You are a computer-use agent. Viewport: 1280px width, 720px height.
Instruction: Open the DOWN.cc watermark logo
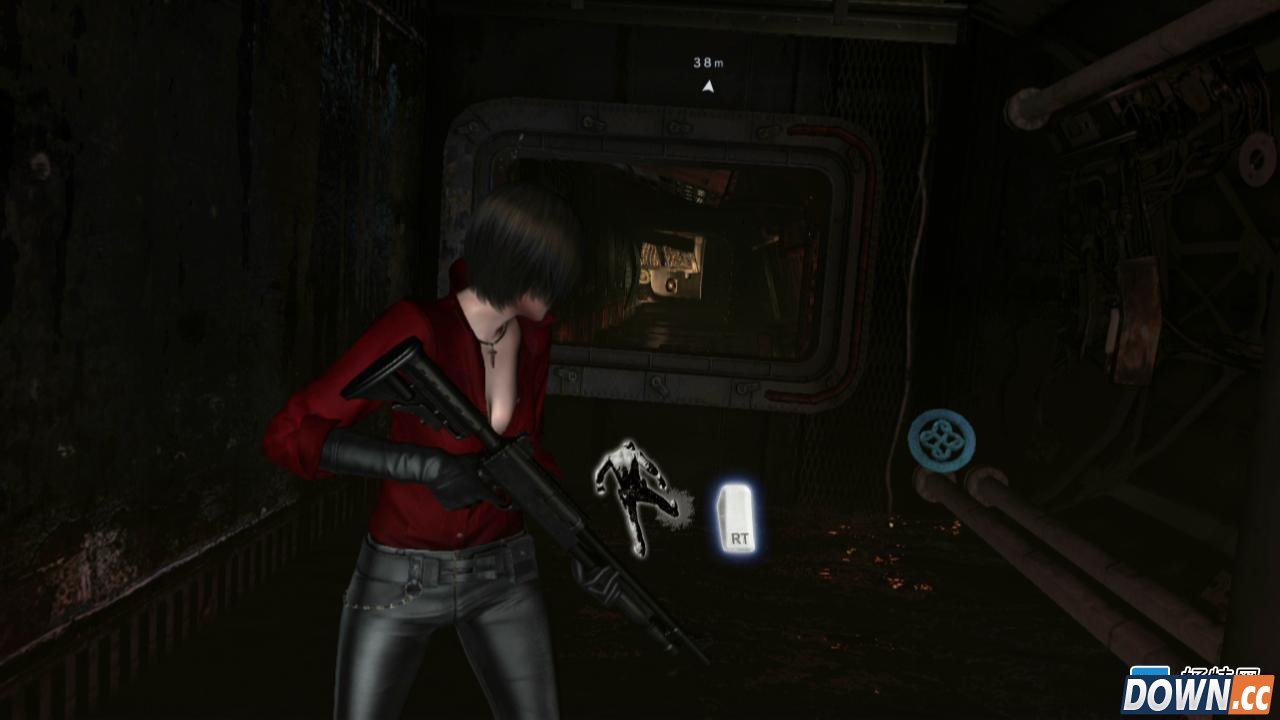(x=1196, y=691)
